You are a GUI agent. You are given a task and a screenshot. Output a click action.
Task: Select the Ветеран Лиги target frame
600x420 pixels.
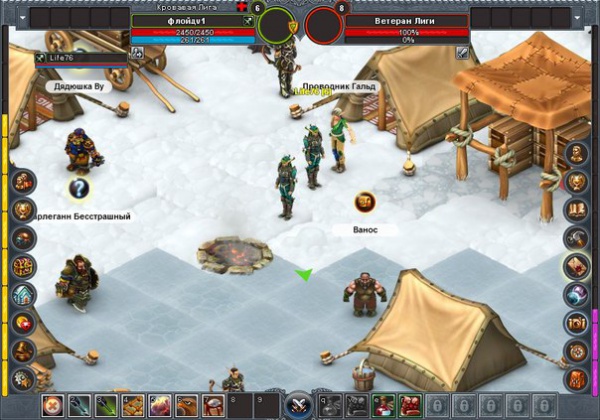click(x=406, y=20)
